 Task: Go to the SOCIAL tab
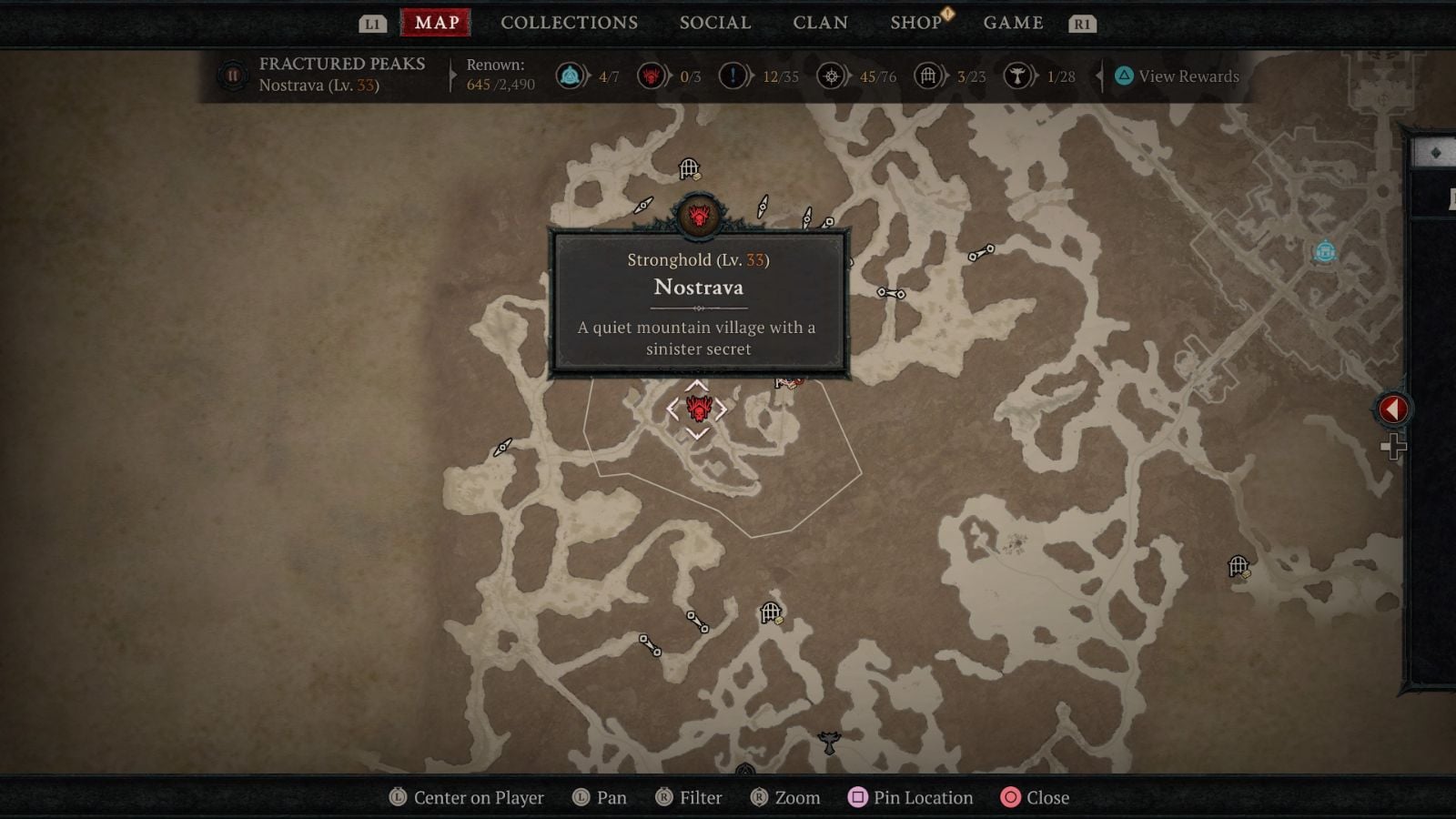[x=715, y=23]
